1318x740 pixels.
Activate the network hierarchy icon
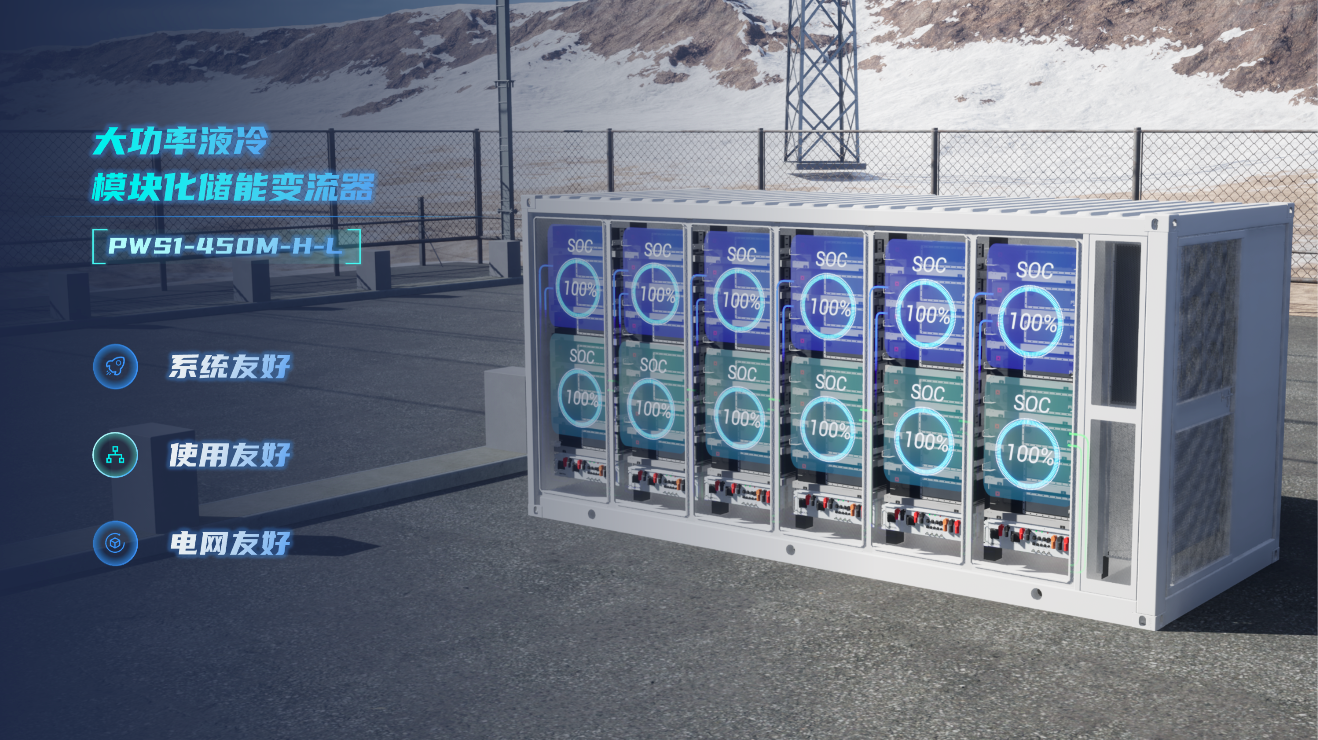click(115, 455)
